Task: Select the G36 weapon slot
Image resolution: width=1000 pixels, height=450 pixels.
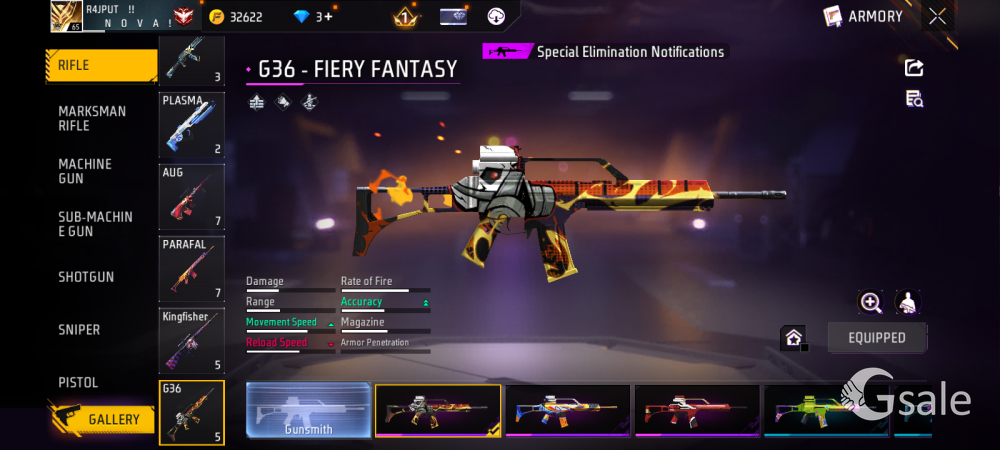Action: pos(191,412)
